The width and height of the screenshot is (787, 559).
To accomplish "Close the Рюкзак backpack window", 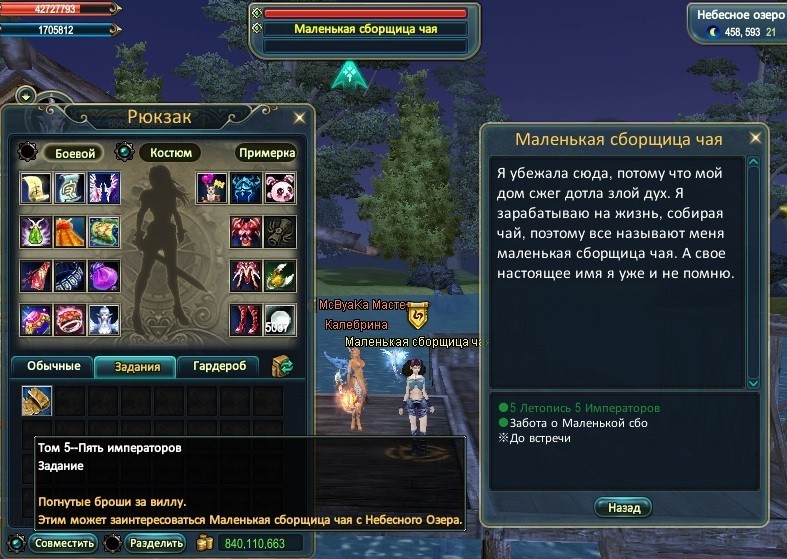I will tap(299, 118).
